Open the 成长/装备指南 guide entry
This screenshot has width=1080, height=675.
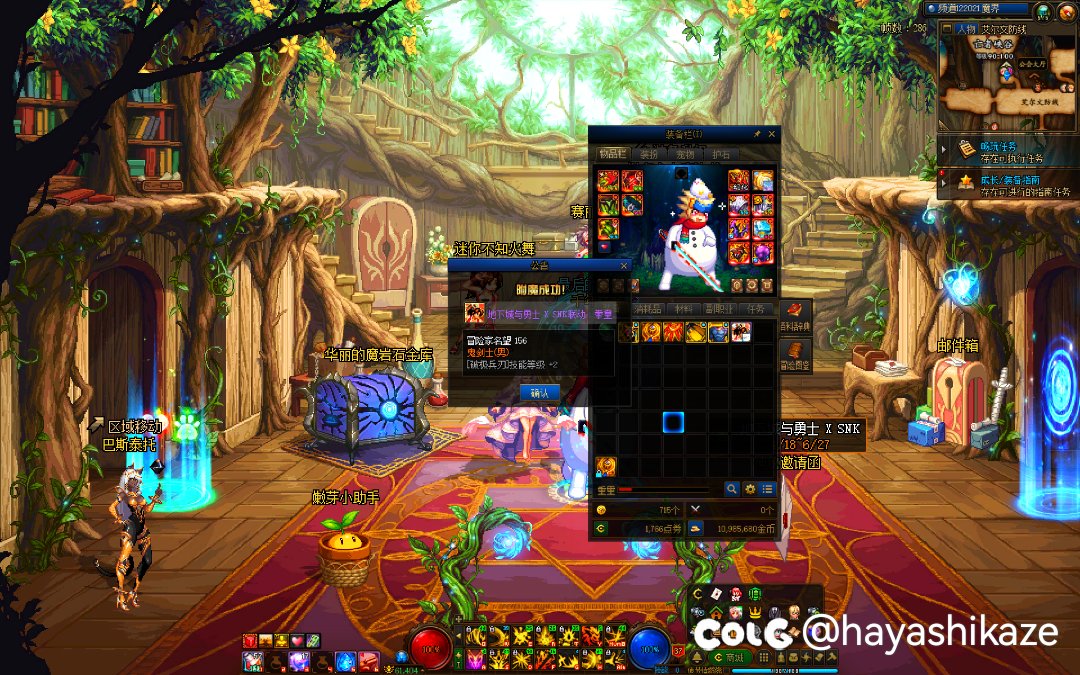coord(1010,183)
